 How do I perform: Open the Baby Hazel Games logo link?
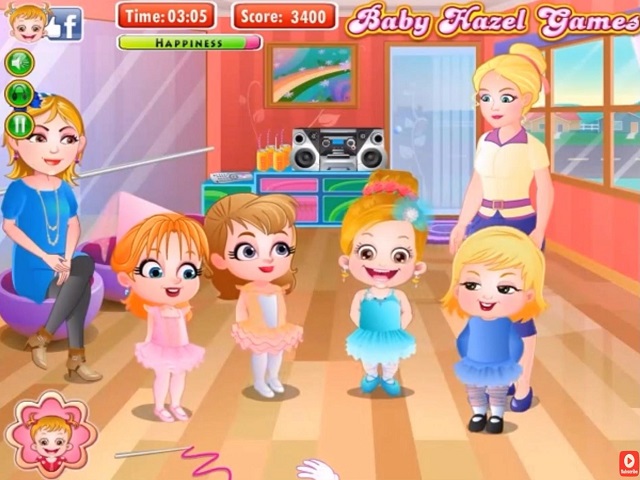(492, 20)
